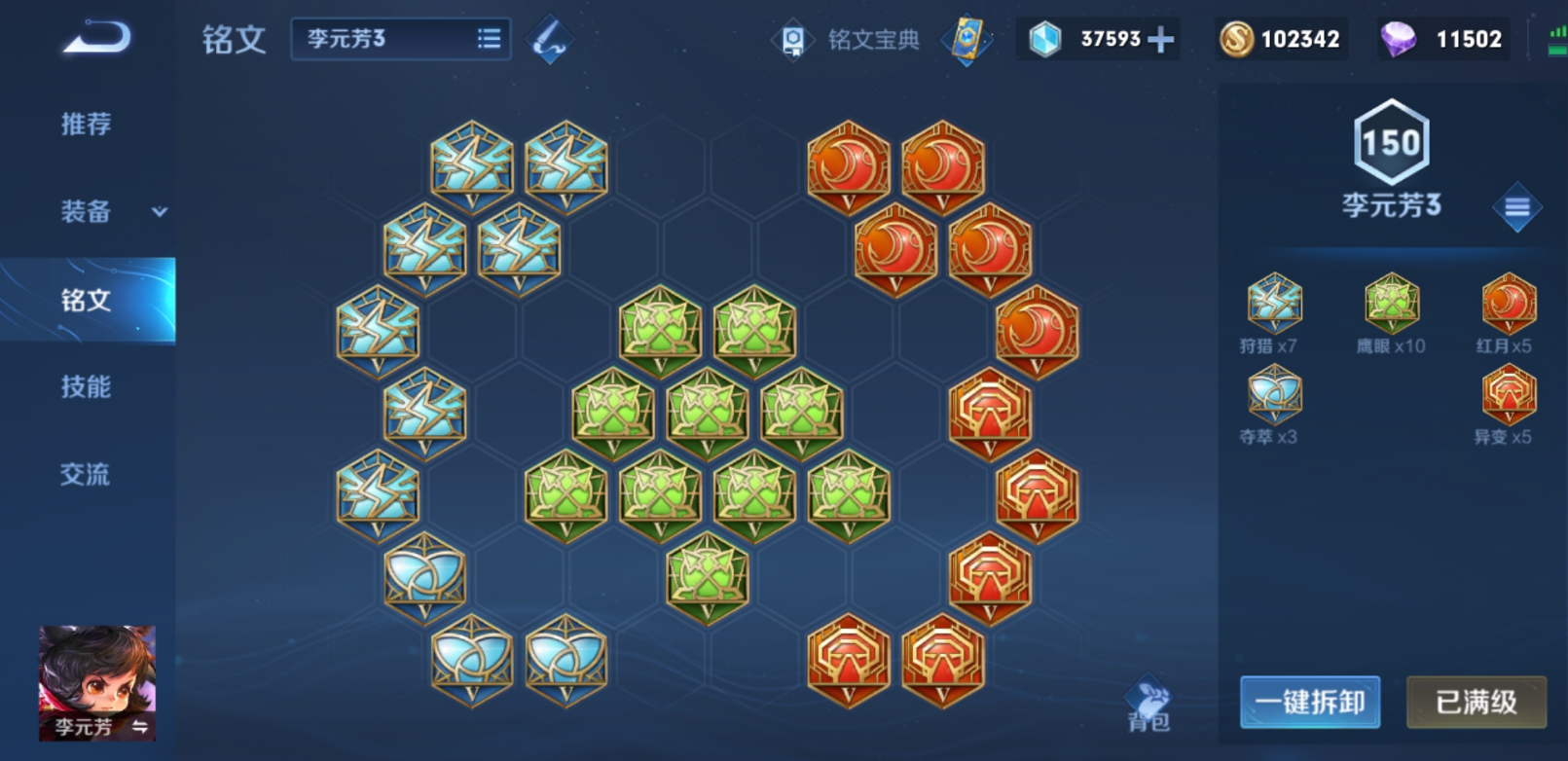Image resolution: width=1568 pixels, height=761 pixels.
Task: Select the 鹰眼 x10 rune summary icon
Action: (1391, 303)
